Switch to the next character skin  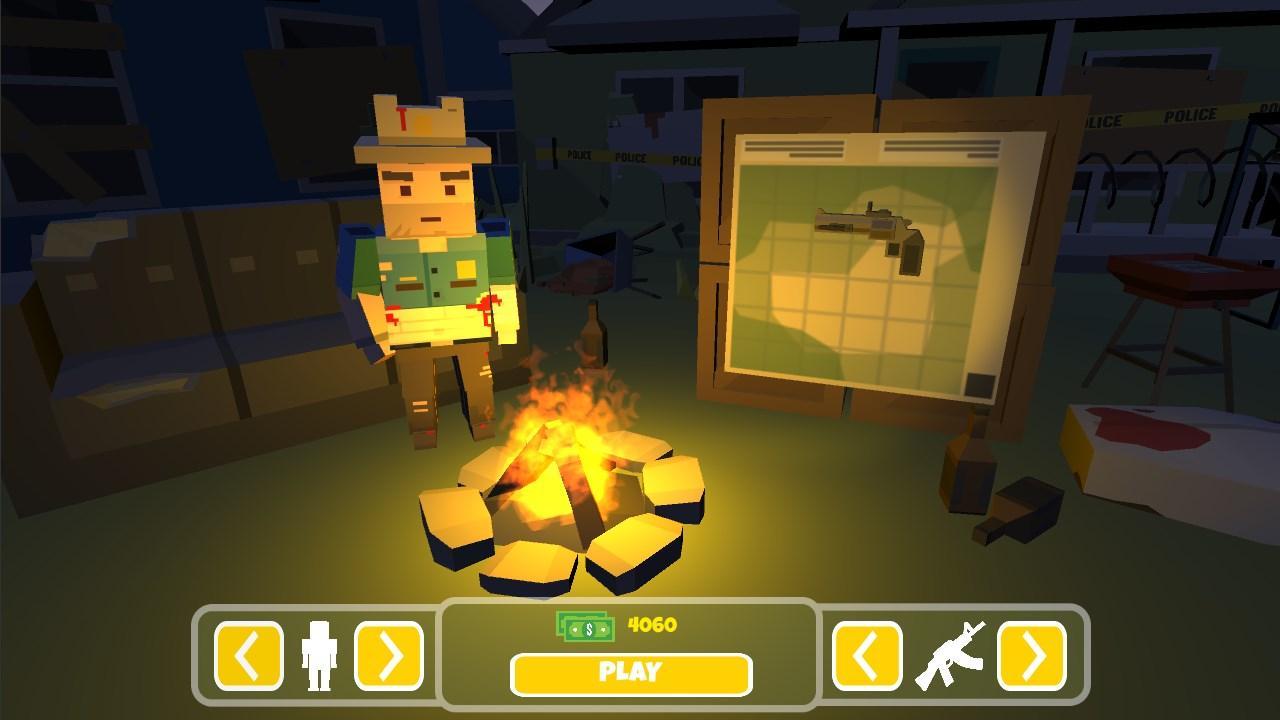pos(389,656)
